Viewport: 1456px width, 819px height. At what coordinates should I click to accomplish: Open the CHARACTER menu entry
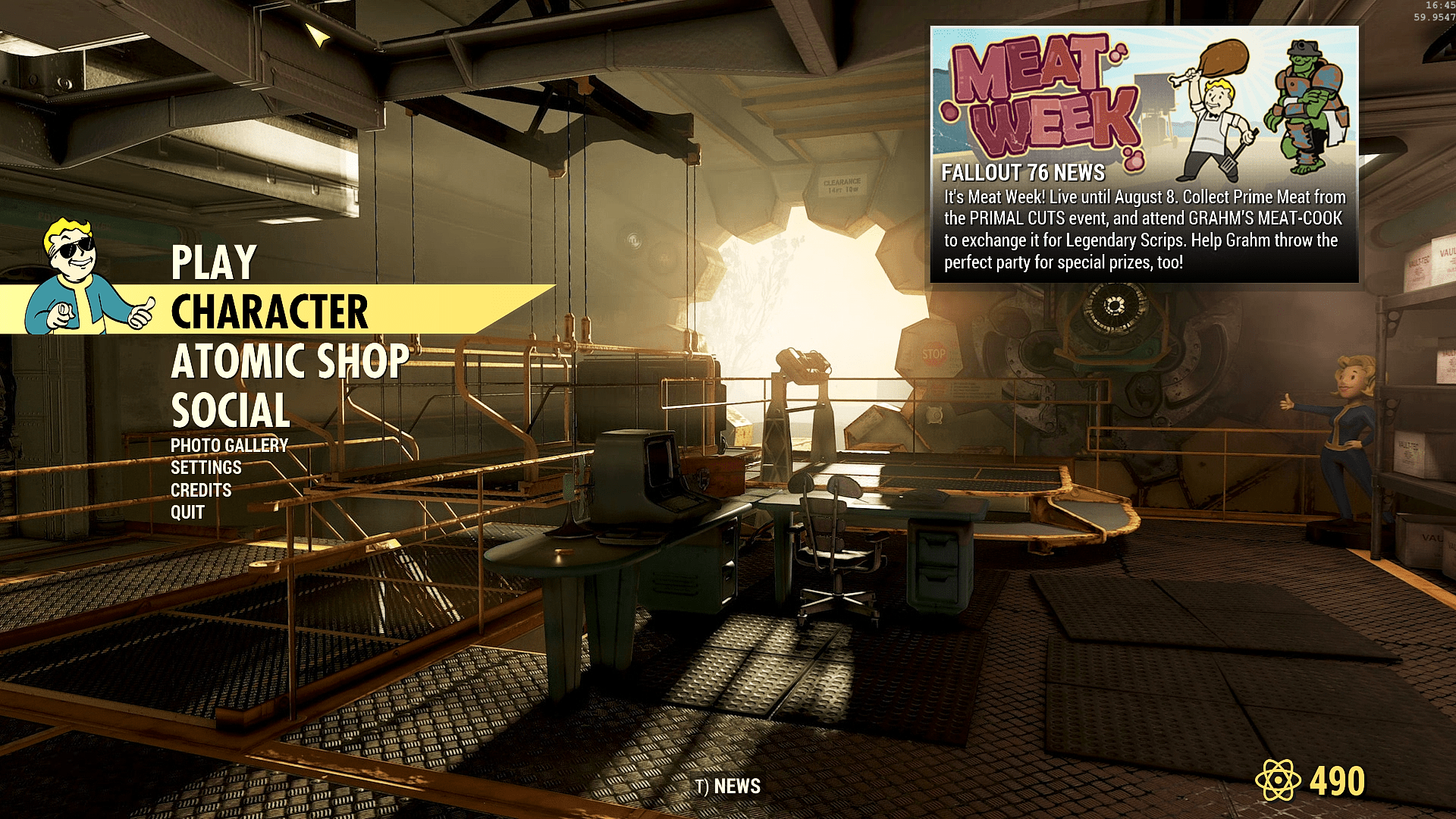point(269,312)
